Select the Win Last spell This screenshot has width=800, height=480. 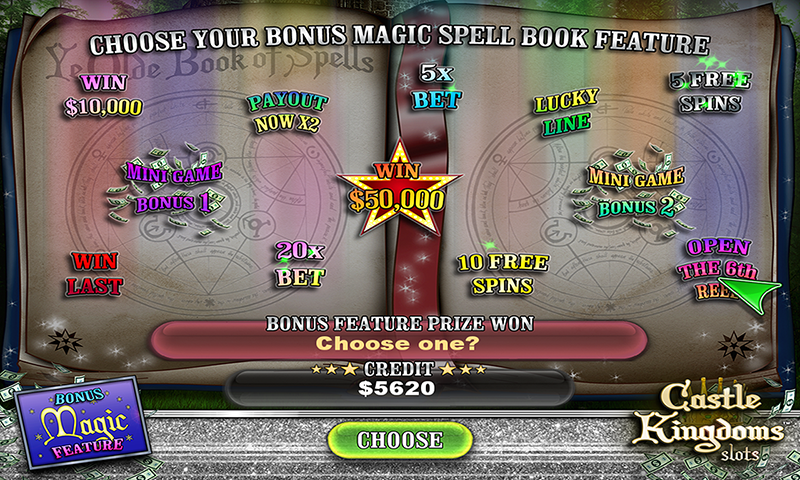click(x=95, y=273)
